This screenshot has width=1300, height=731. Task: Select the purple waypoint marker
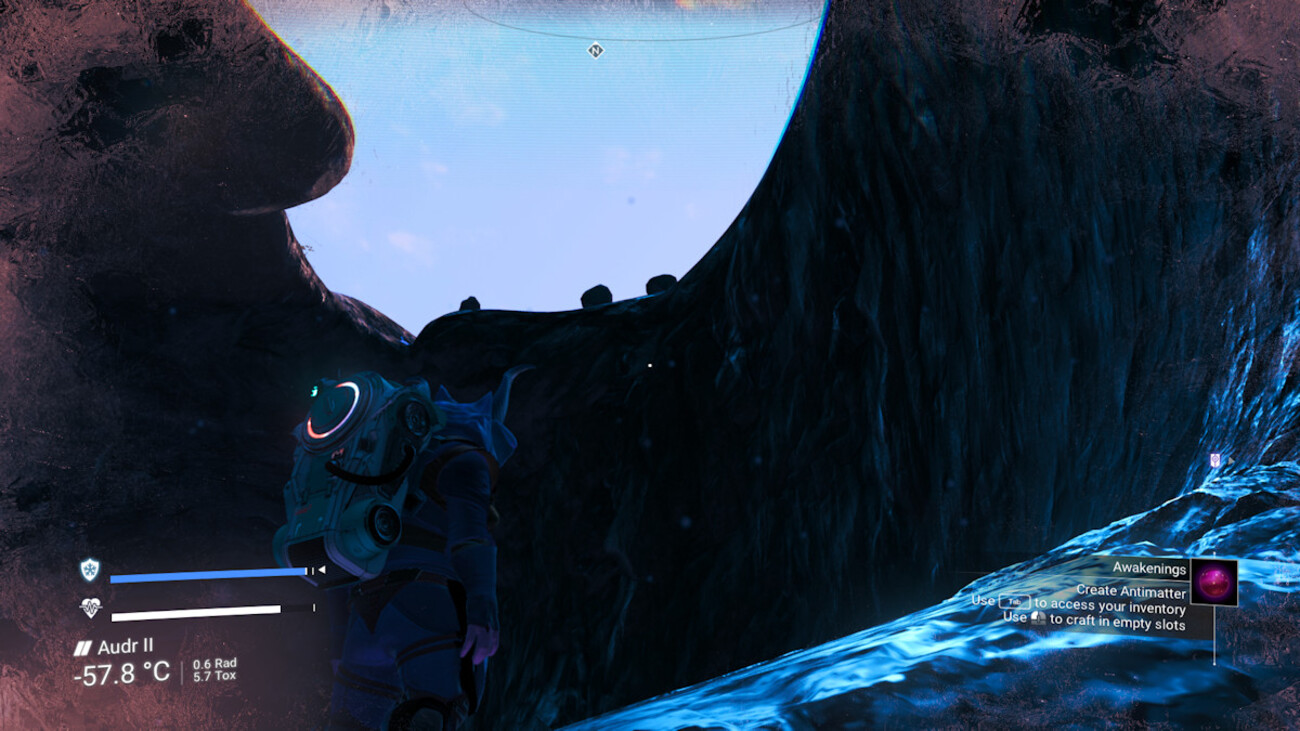pyautogui.click(x=1215, y=460)
